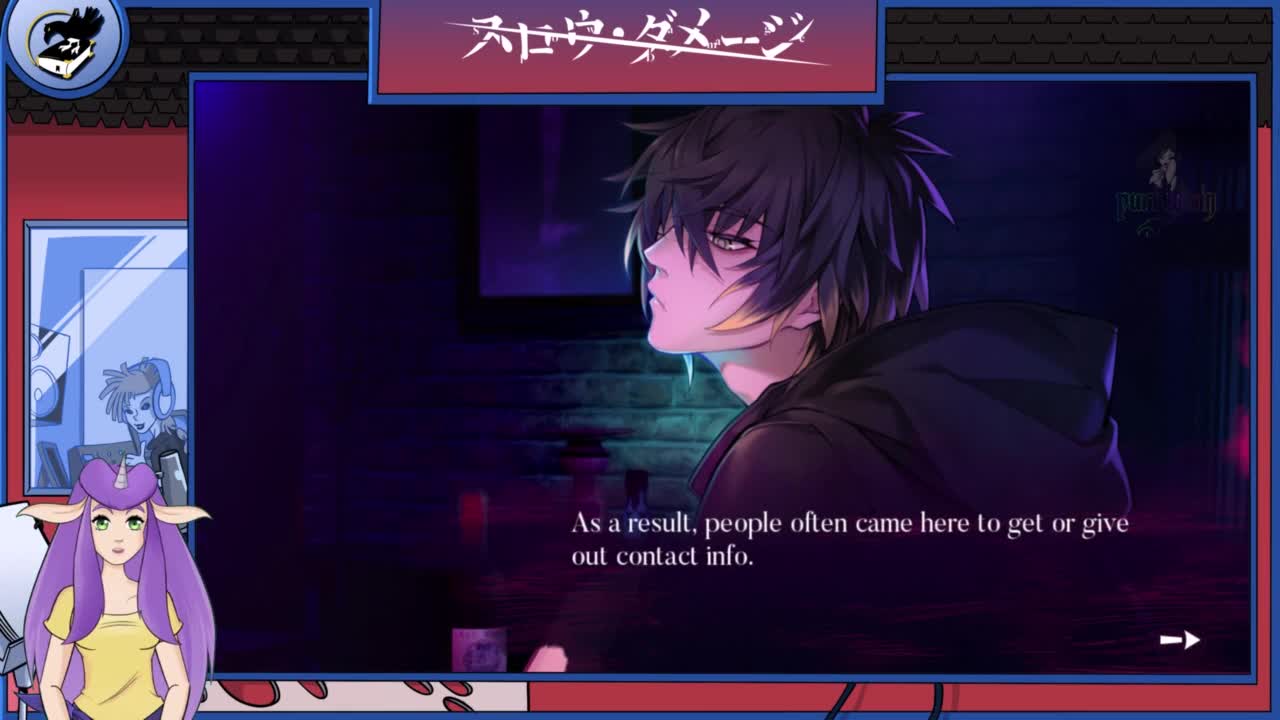This screenshot has width=1280, height=720.
Task: Advance dialogue with the arrow icon
Action: [x=1180, y=640]
